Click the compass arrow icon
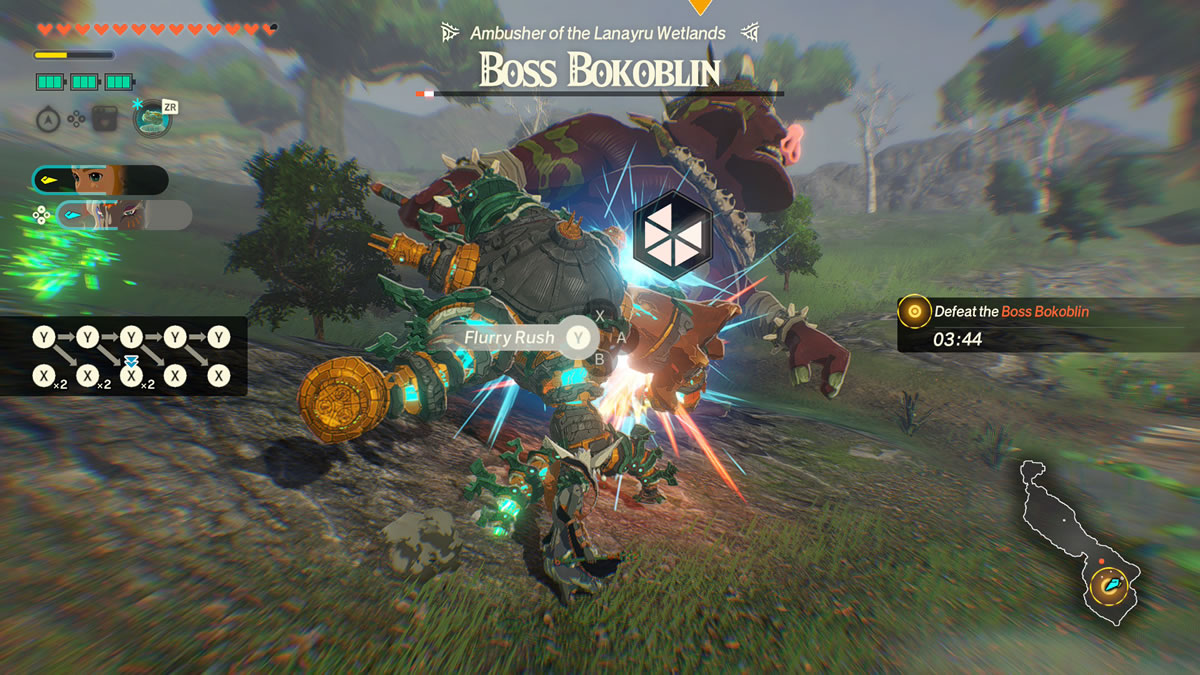The height and width of the screenshot is (675, 1200). coord(47,120)
